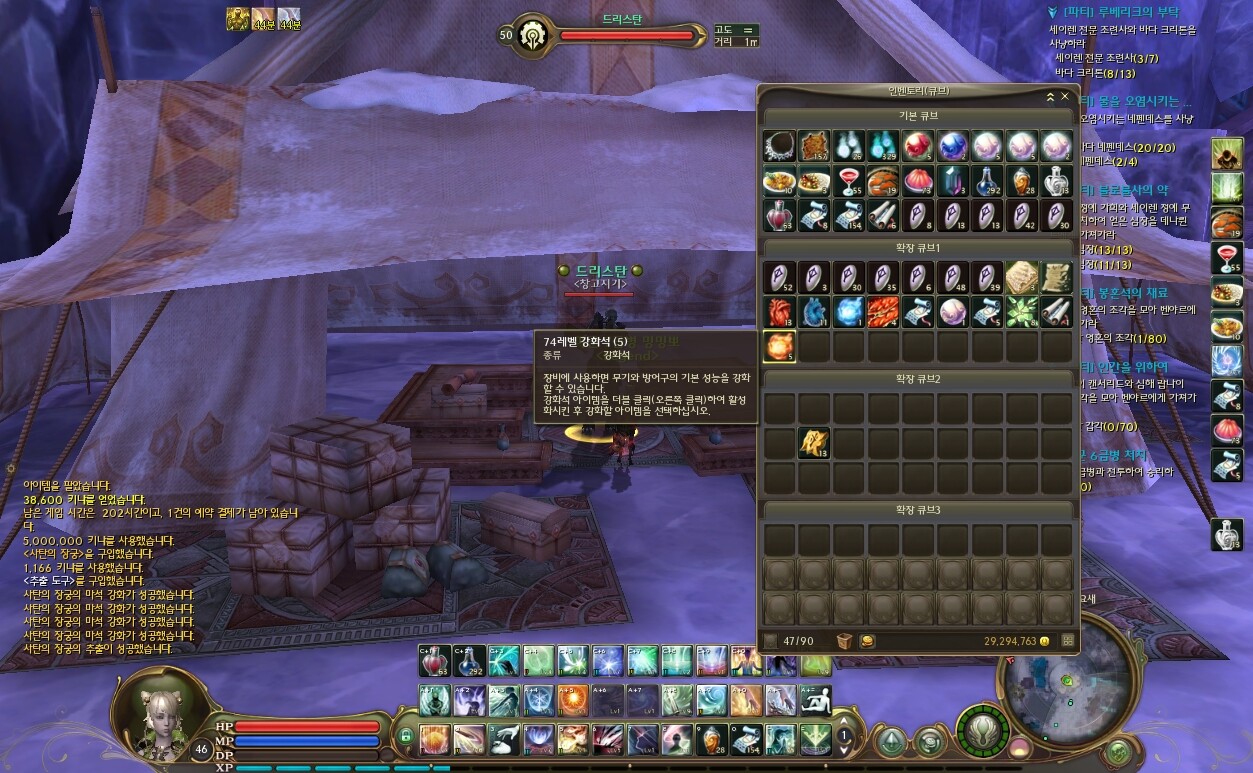Activate the sitting figure rest skill on hotbar
This screenshot has width=1253, height=773.
pyautogui.click(x=816, y=700)
